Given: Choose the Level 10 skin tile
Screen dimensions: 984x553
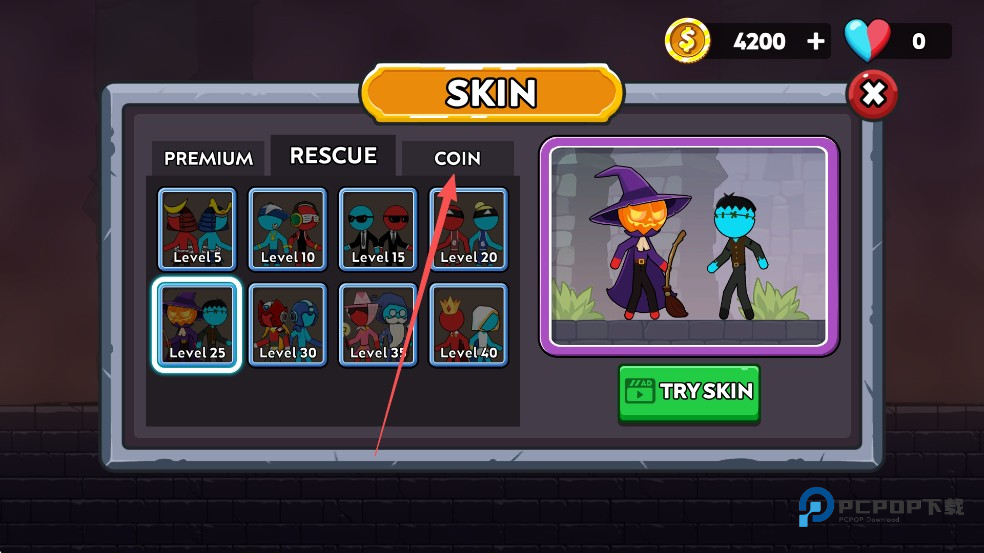Looking at the screenshot, I should (287, 229).
